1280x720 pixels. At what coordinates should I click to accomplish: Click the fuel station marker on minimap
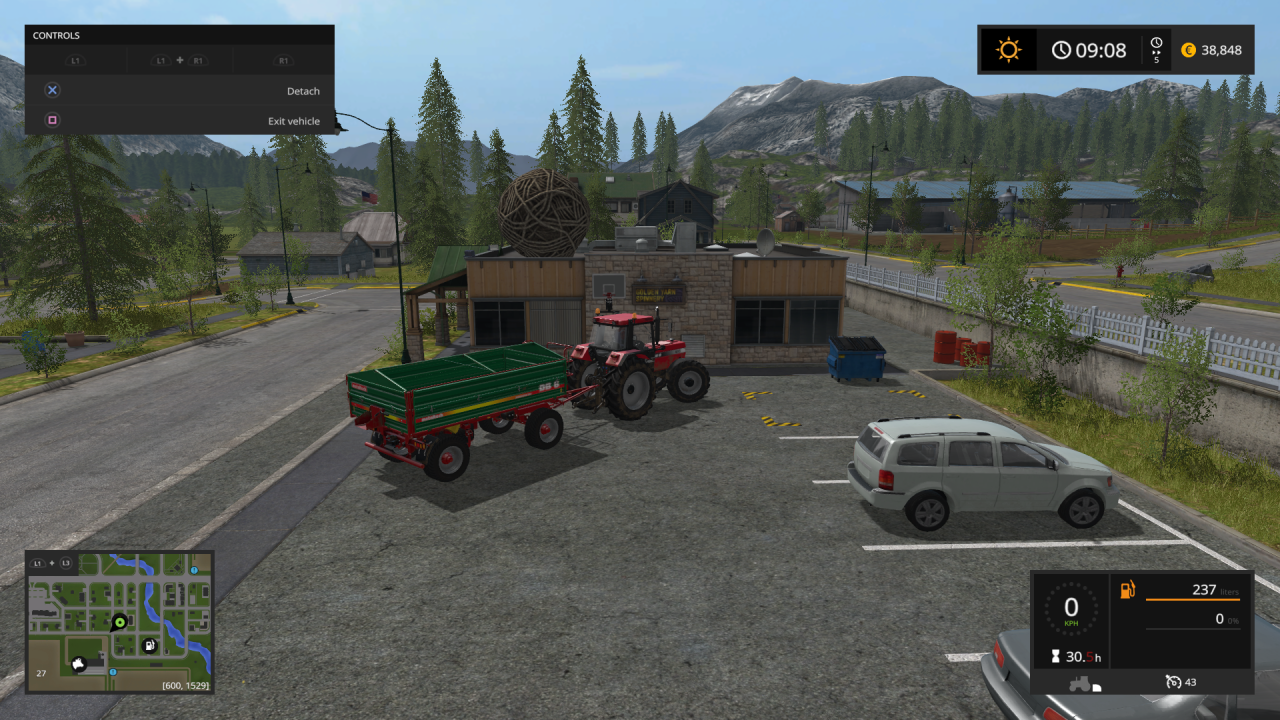pos(149,645)
